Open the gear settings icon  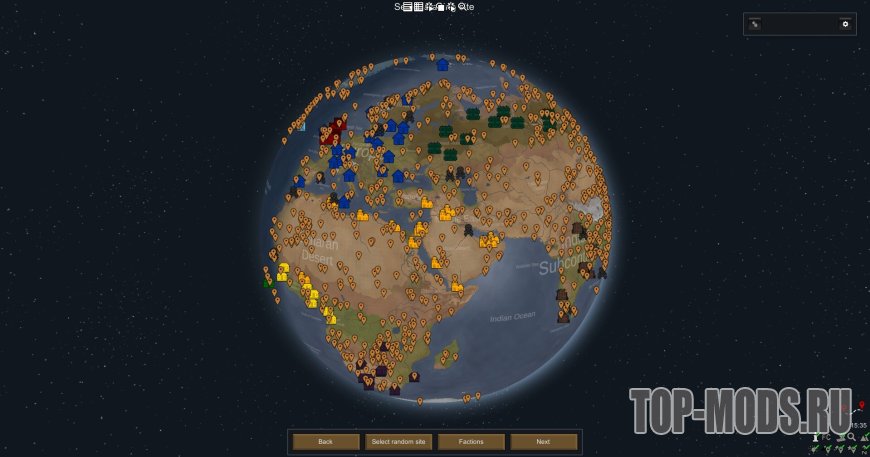click(x=845, y=24)
